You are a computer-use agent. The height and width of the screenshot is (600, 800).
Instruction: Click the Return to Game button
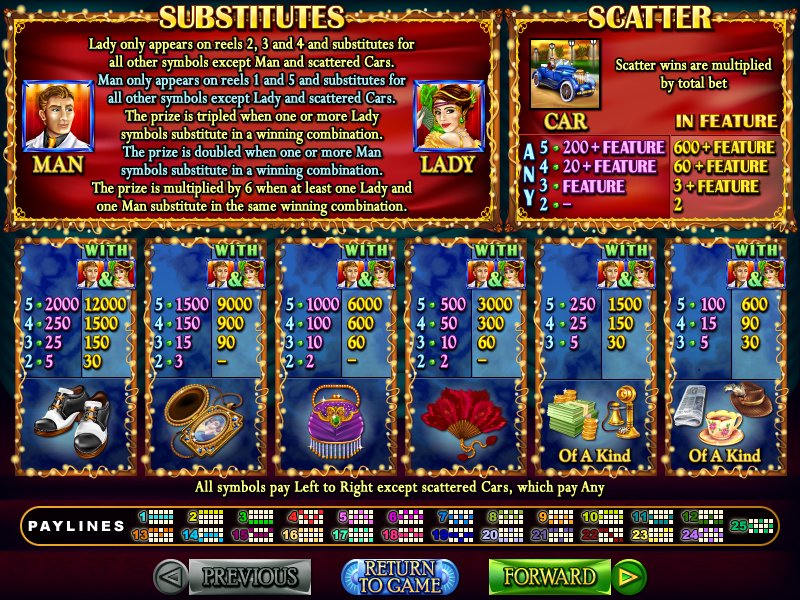[400, 576]
